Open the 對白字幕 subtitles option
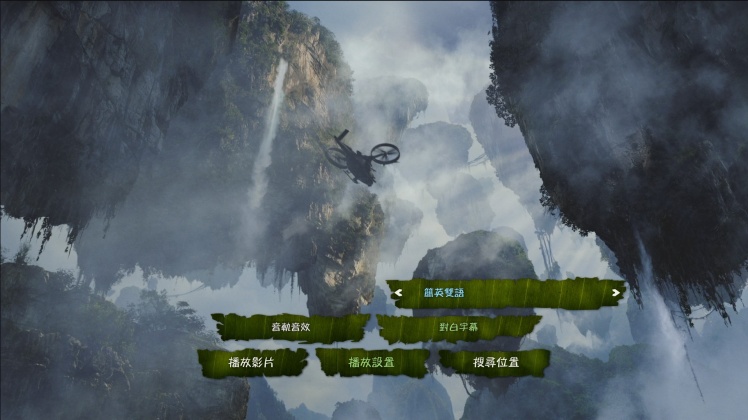 458,327
